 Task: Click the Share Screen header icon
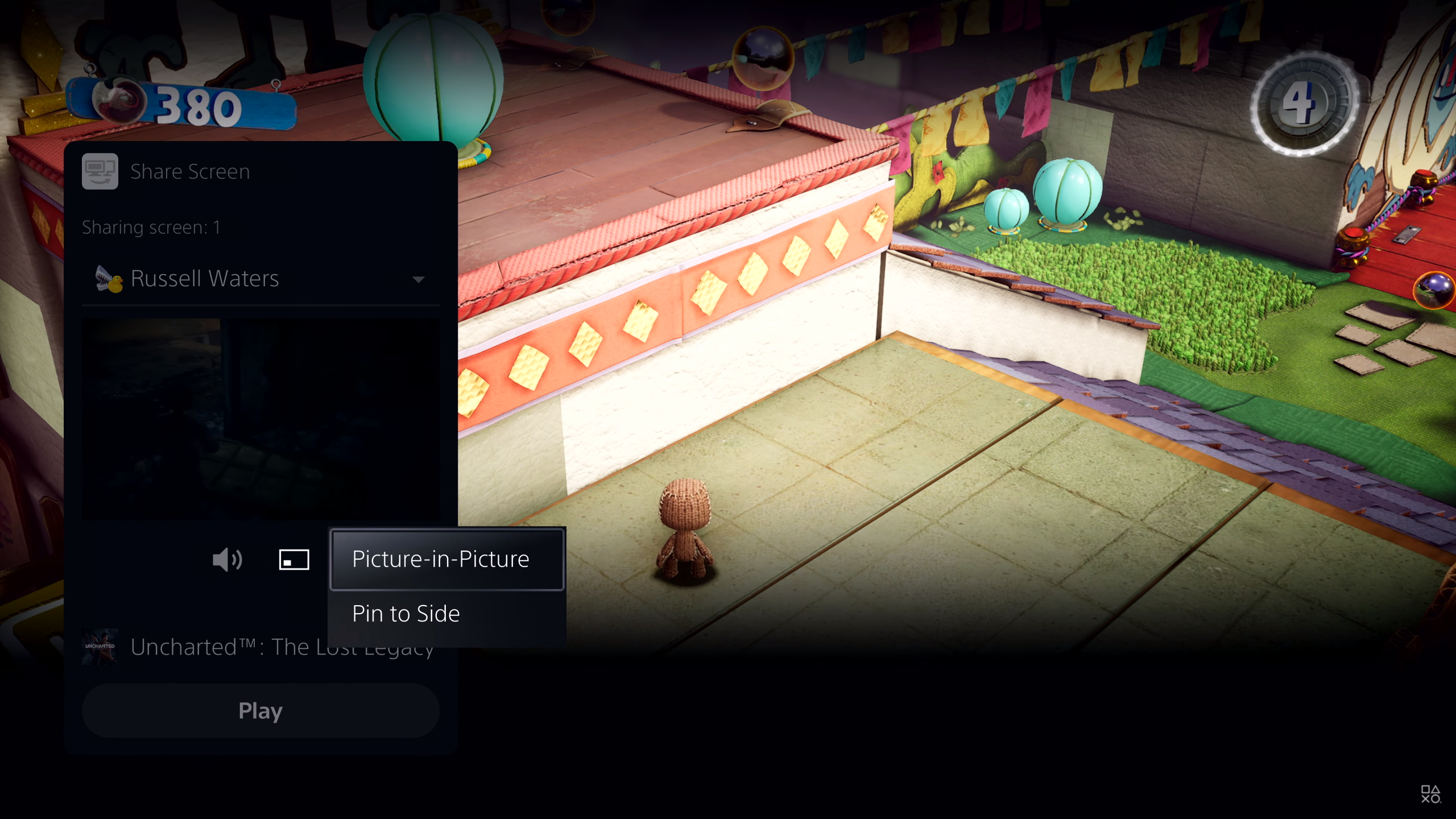(x=100, y=171)
